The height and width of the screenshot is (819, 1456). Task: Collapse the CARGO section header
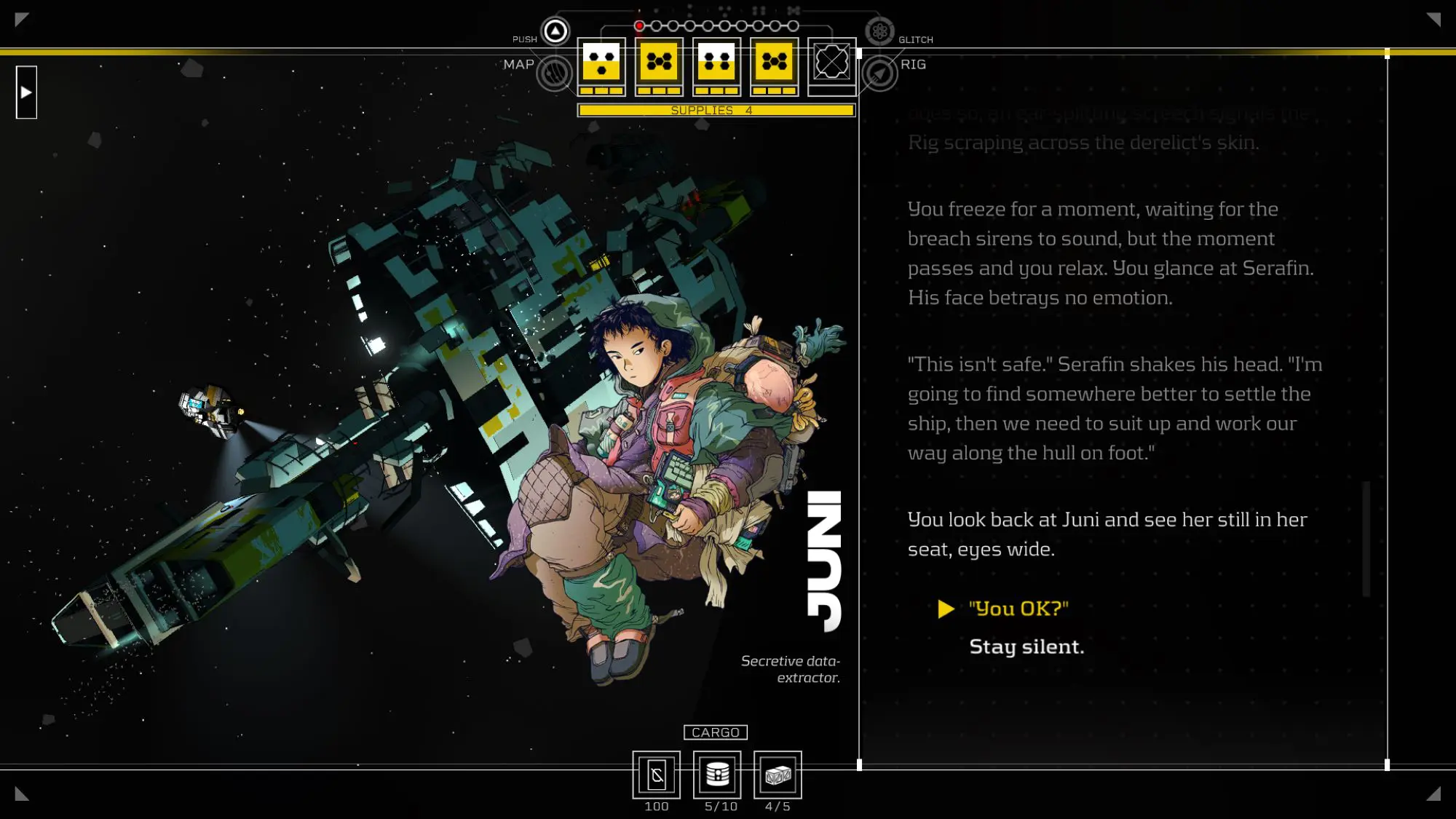(x=716, y=732)
